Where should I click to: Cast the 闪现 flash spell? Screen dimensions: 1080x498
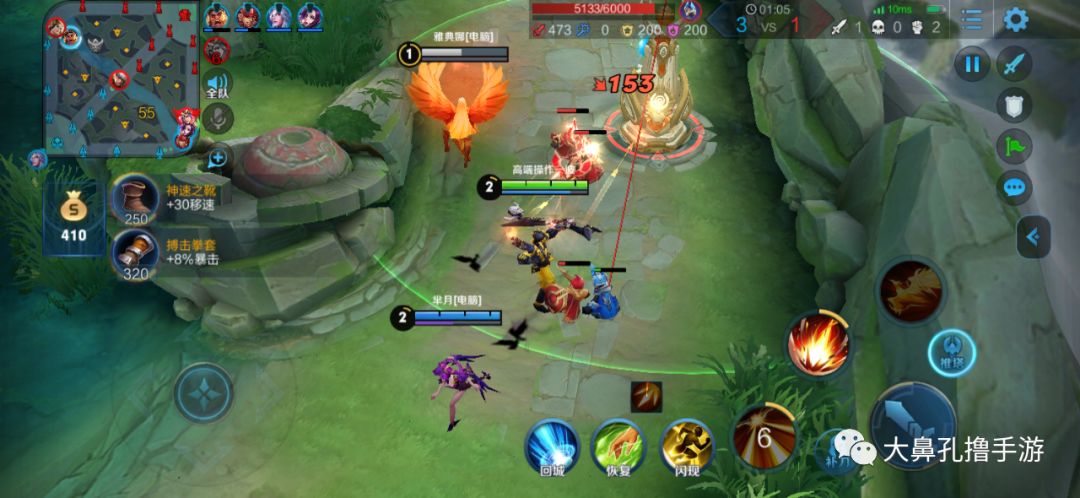pos(687,443)
